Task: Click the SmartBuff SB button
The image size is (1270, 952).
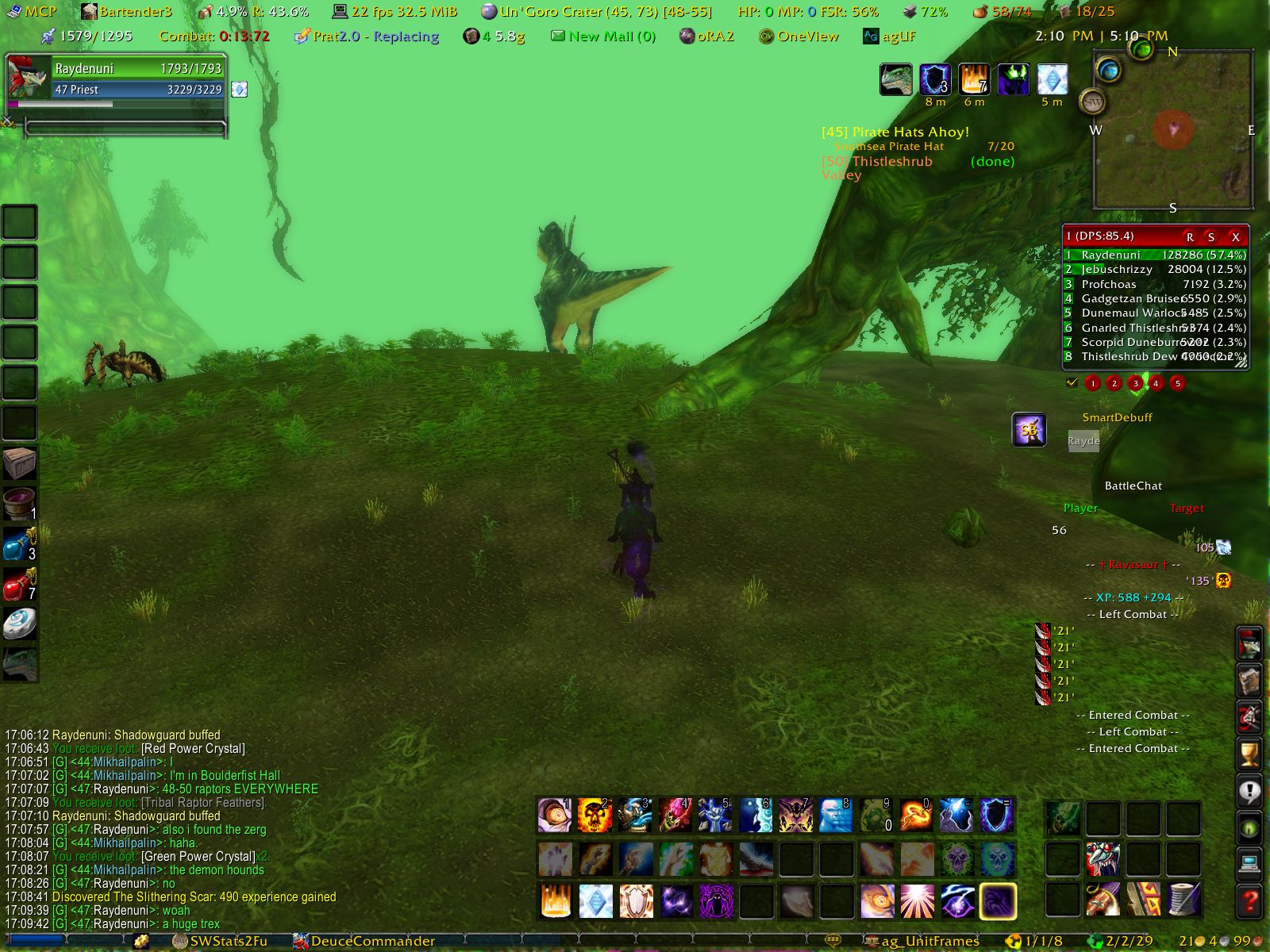Action: [x=1029, y=430]
